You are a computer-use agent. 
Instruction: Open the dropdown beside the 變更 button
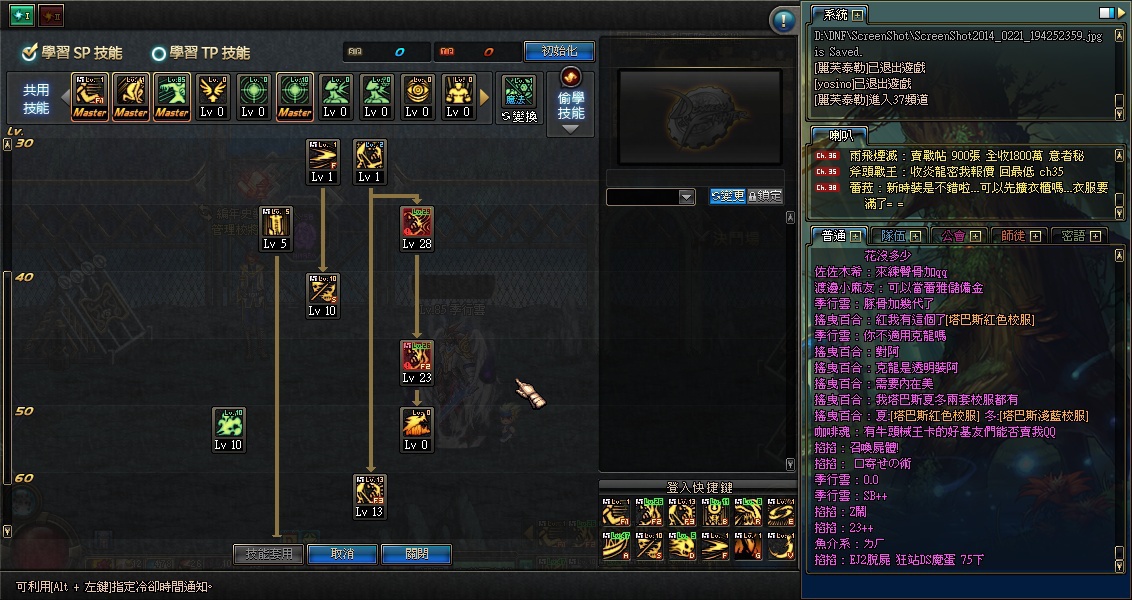click(x=686, y=197)
